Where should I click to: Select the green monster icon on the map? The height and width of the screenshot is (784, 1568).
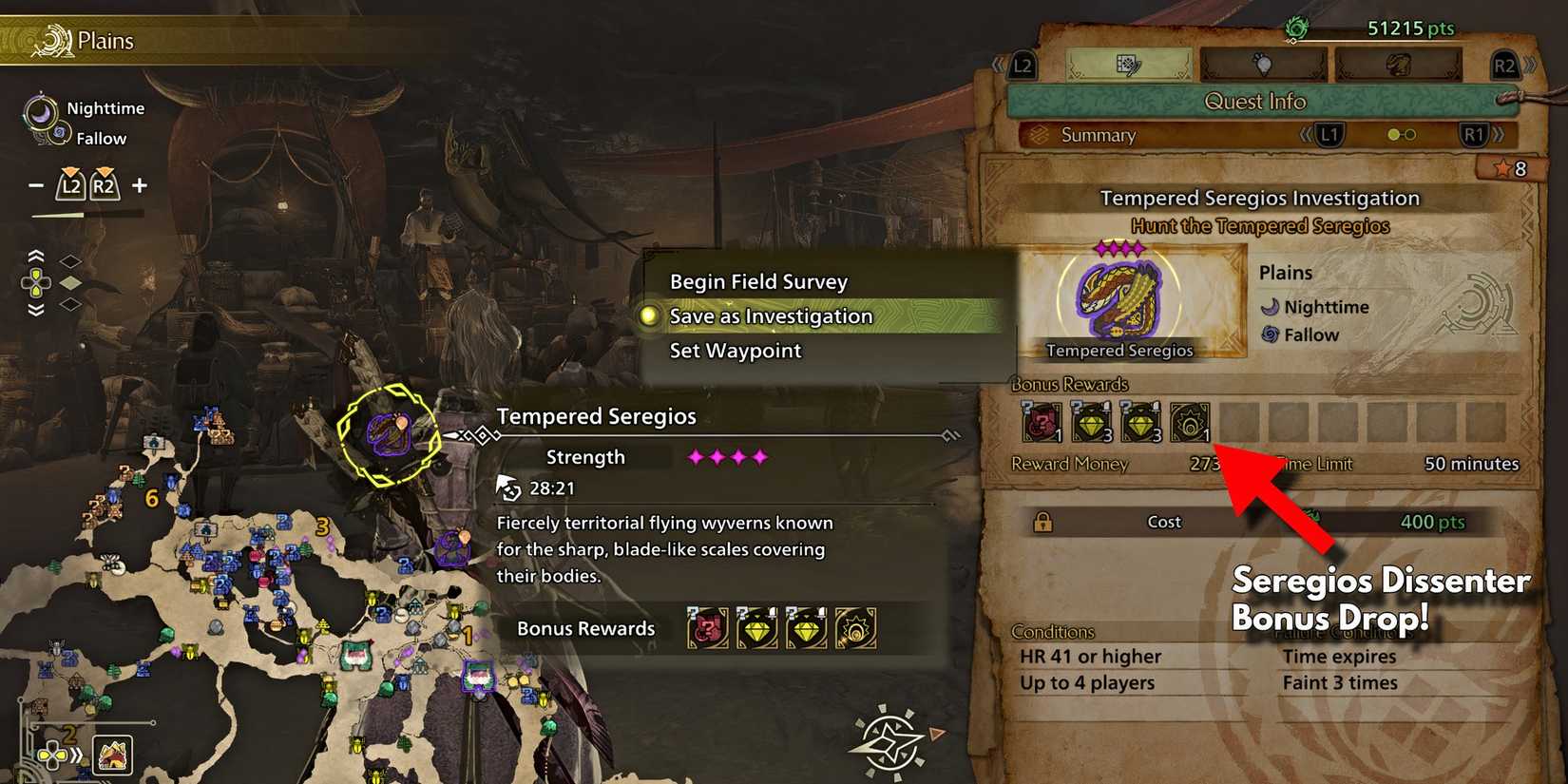[x=354, y=654]
